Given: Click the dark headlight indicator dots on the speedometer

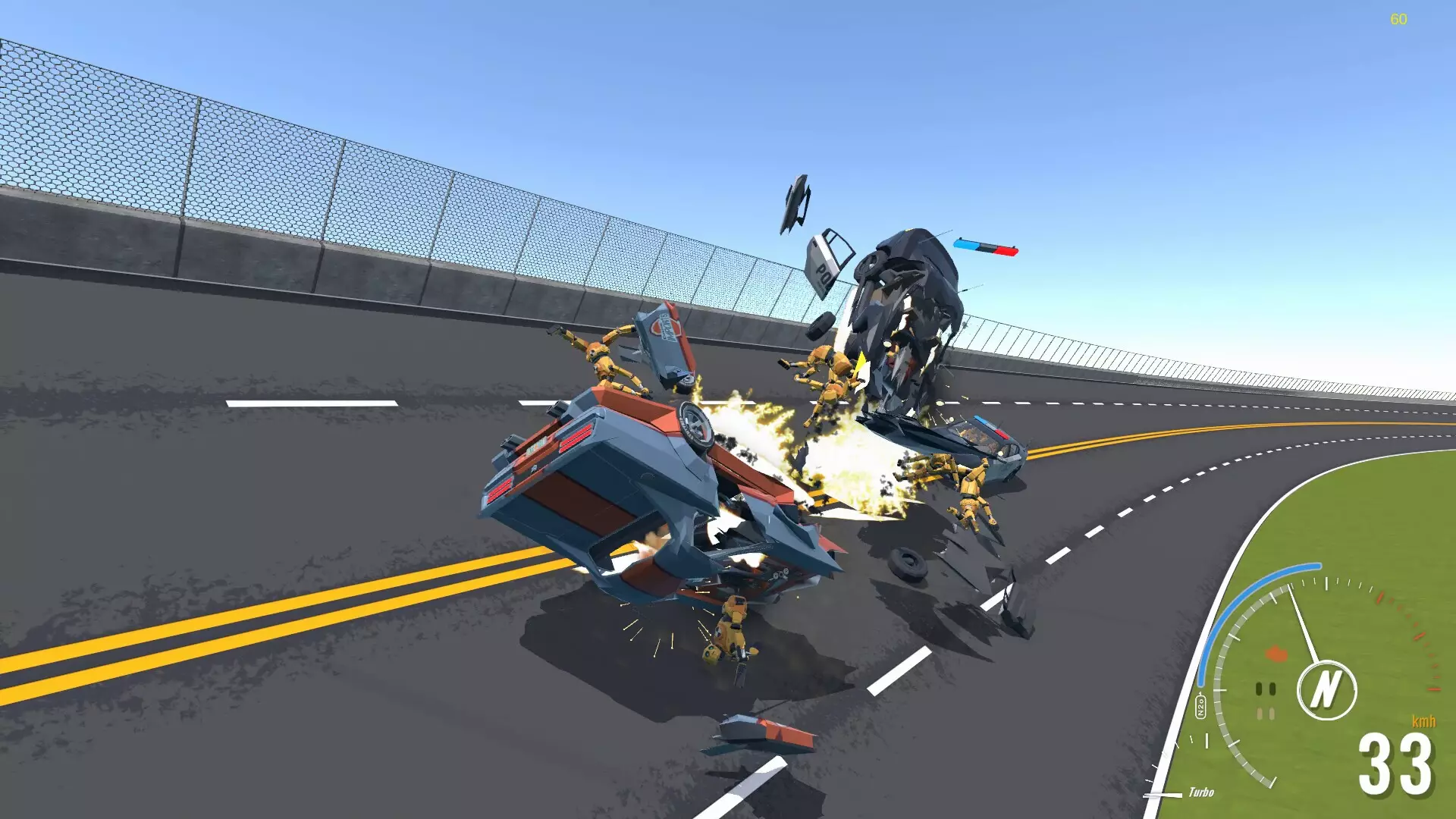Looking at the screenshot, I should coord(1266,689).
